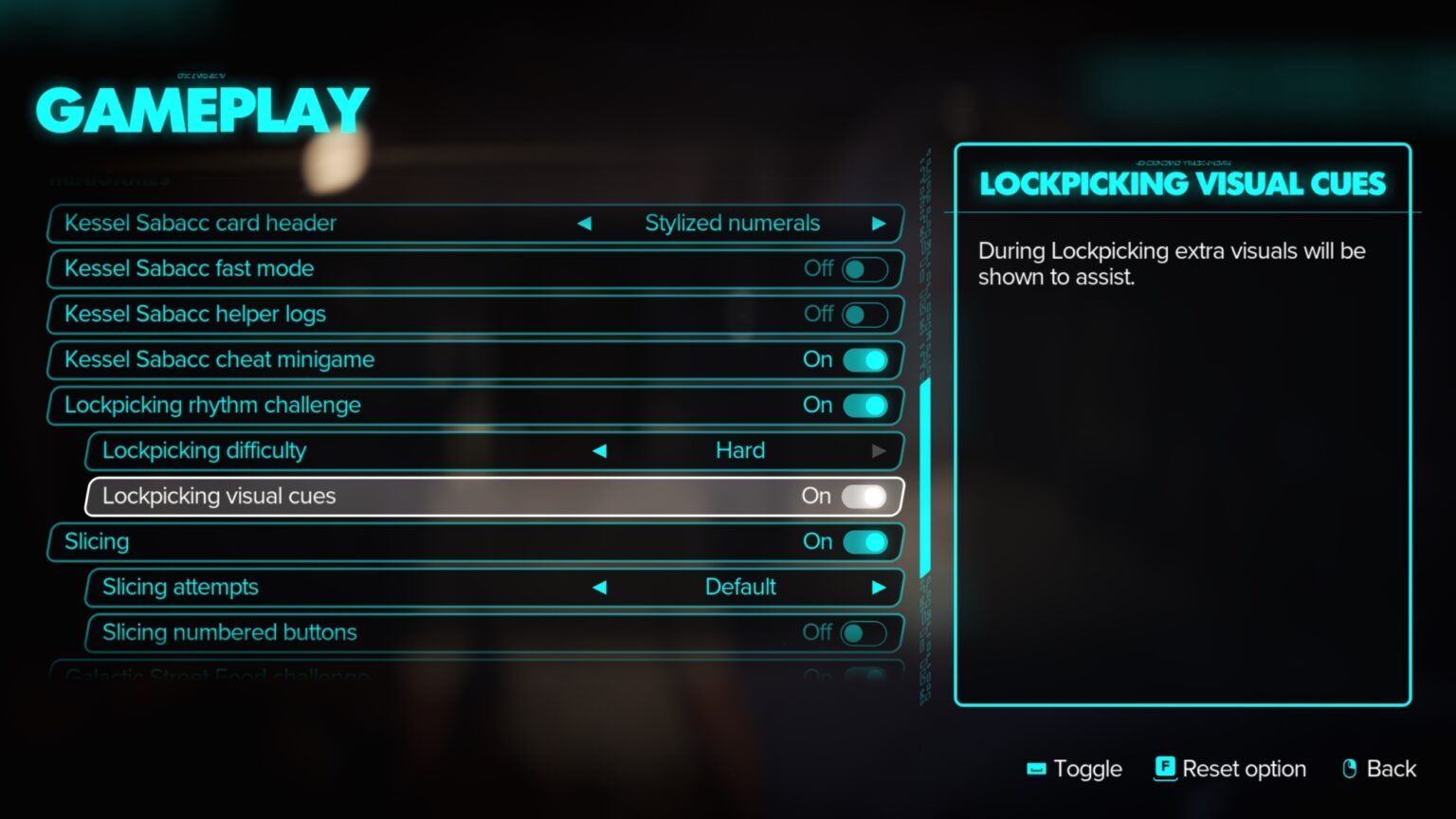Toggle Slicing numbered buttons switch
This screenshot has width=1456, height=819.
coord(863,633)
